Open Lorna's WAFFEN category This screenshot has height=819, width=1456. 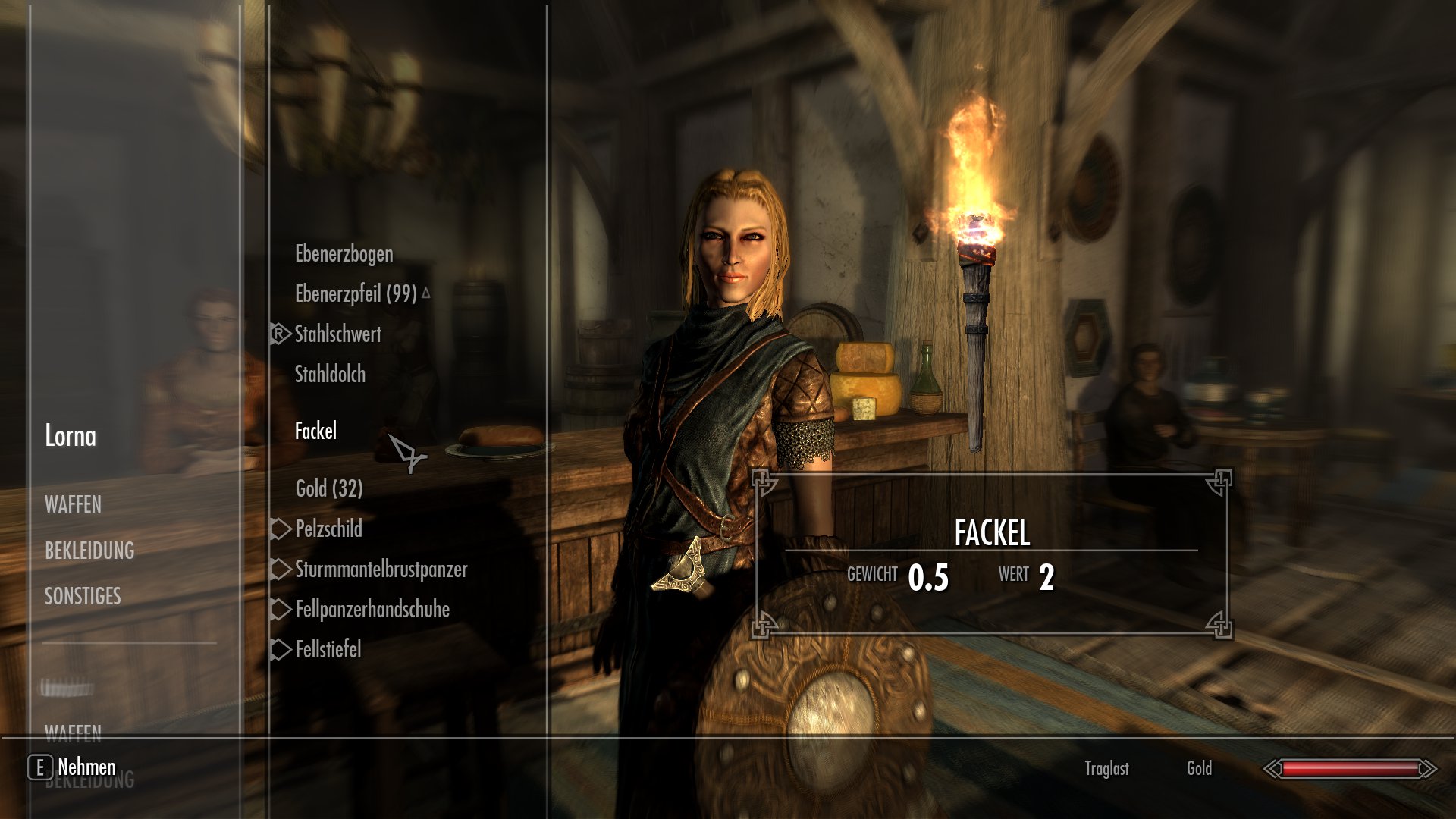73,505
